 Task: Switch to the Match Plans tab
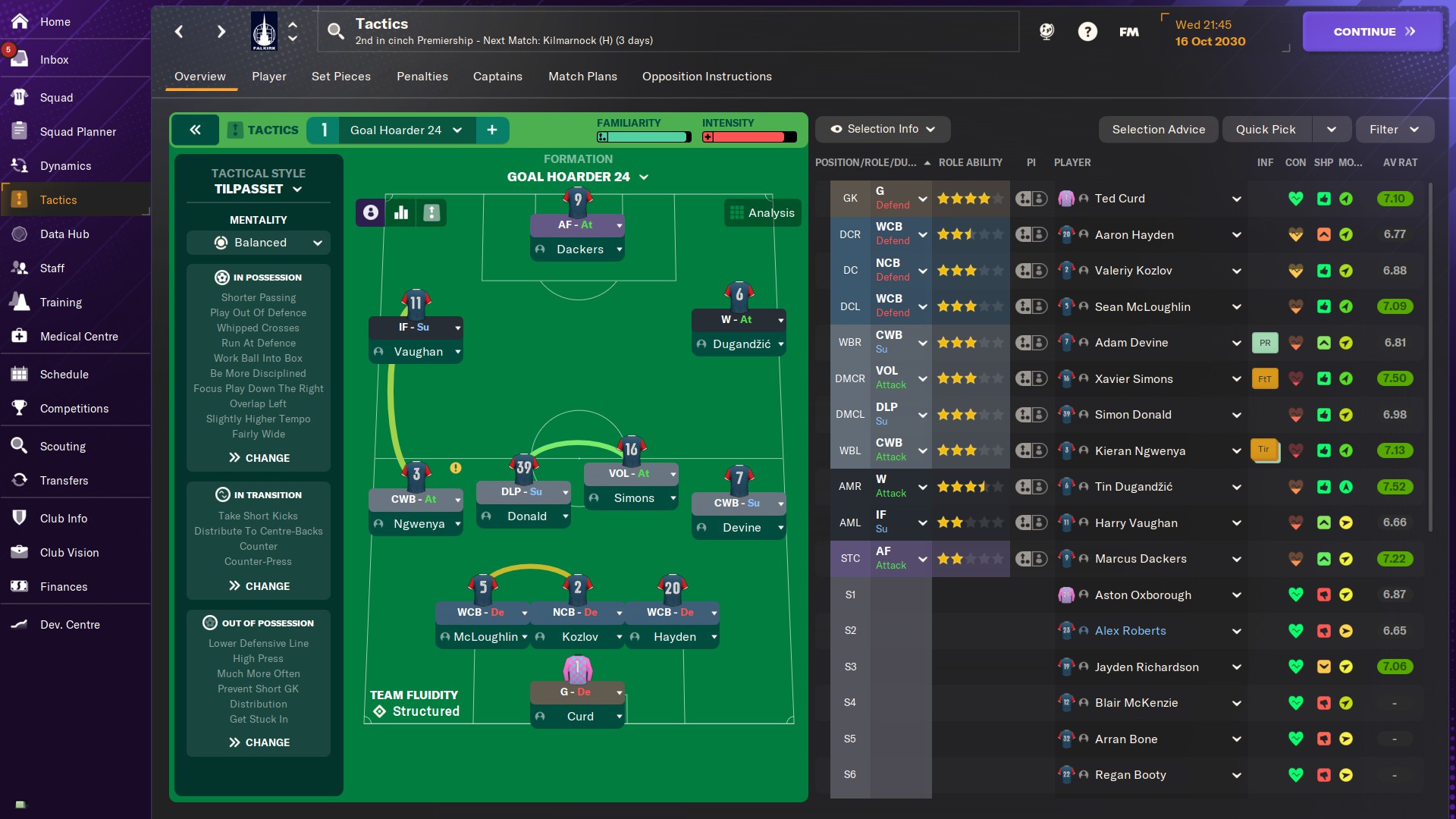(582, 77)
